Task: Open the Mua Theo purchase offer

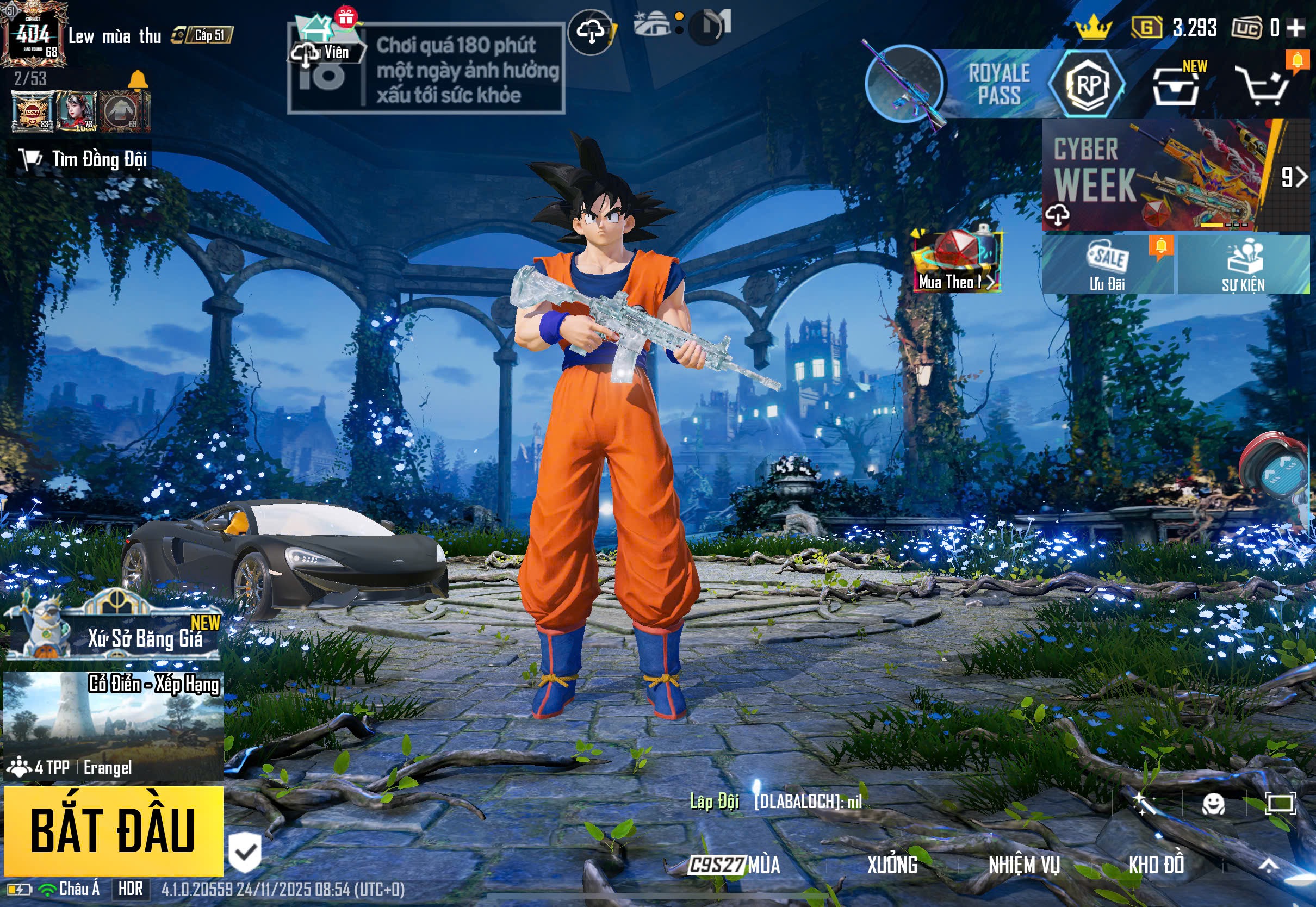Action: pos(957,262)
